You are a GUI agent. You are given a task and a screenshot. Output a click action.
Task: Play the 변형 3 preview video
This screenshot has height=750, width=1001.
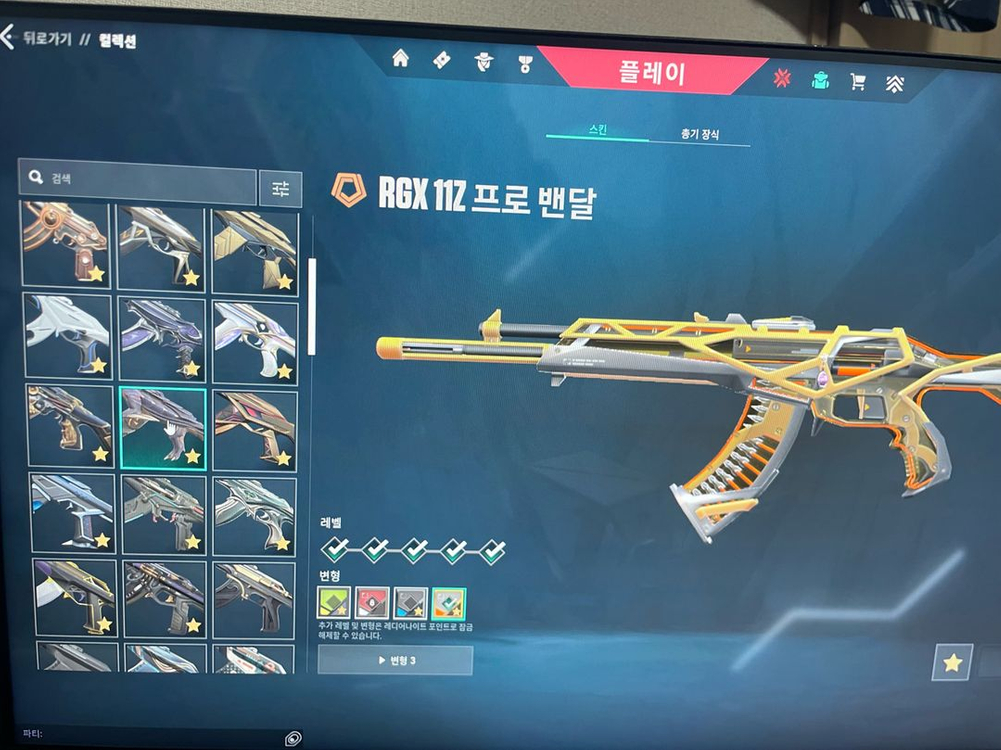pyautogui.click(x=395, y=660)
